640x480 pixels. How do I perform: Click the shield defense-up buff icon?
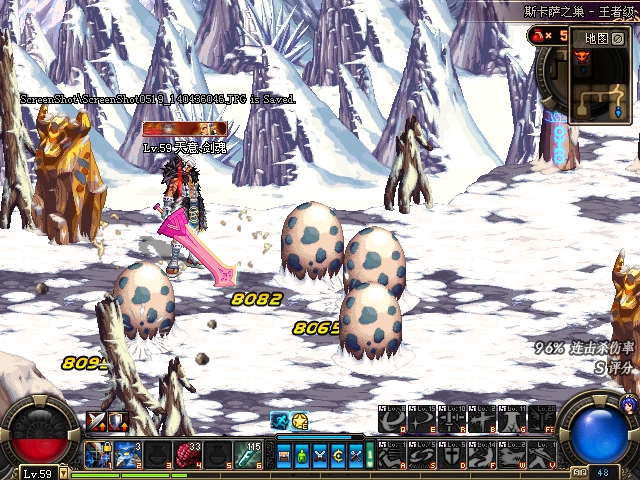tap(116, 421)
